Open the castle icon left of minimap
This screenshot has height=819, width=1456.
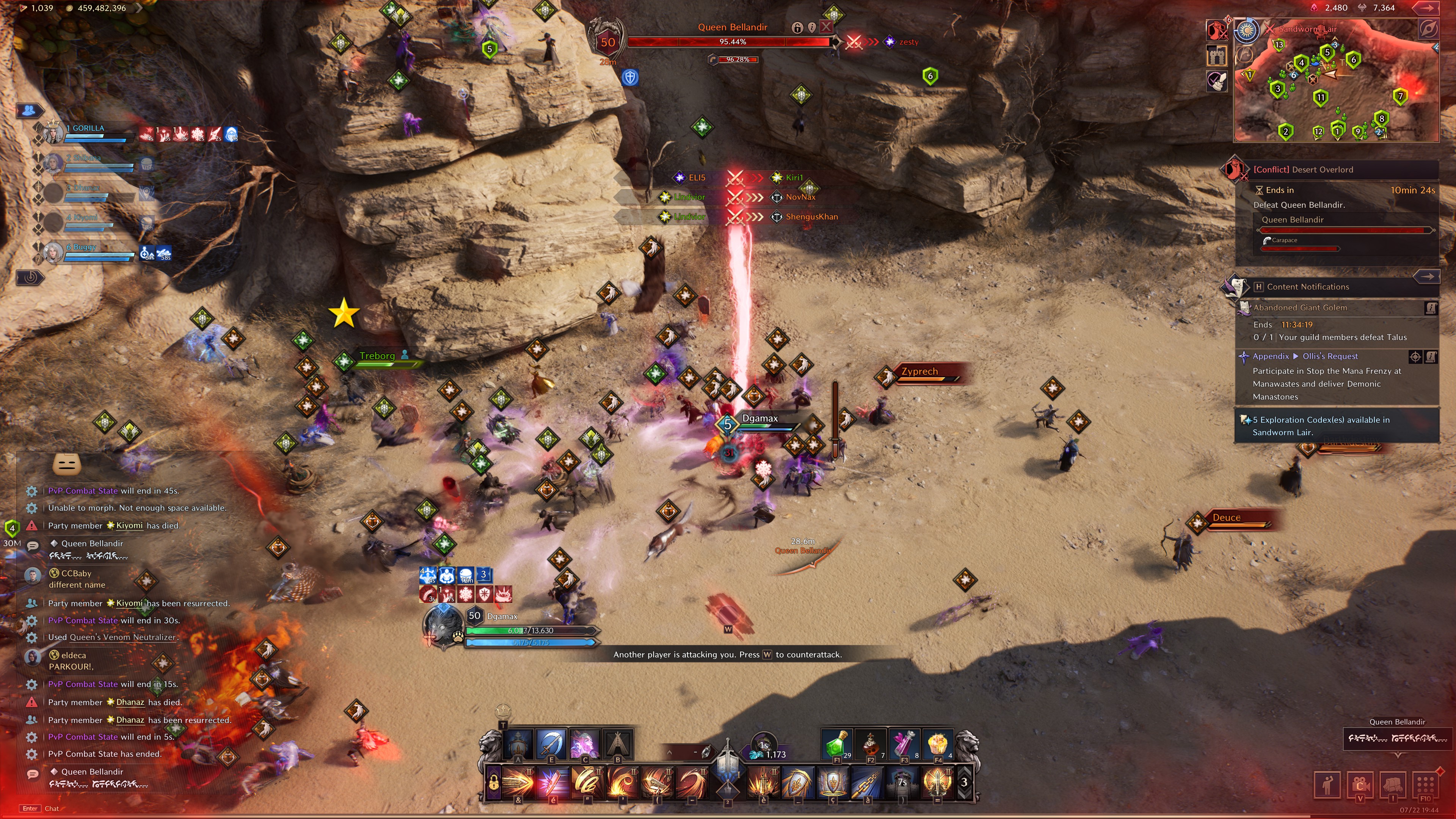[1217, 55]
